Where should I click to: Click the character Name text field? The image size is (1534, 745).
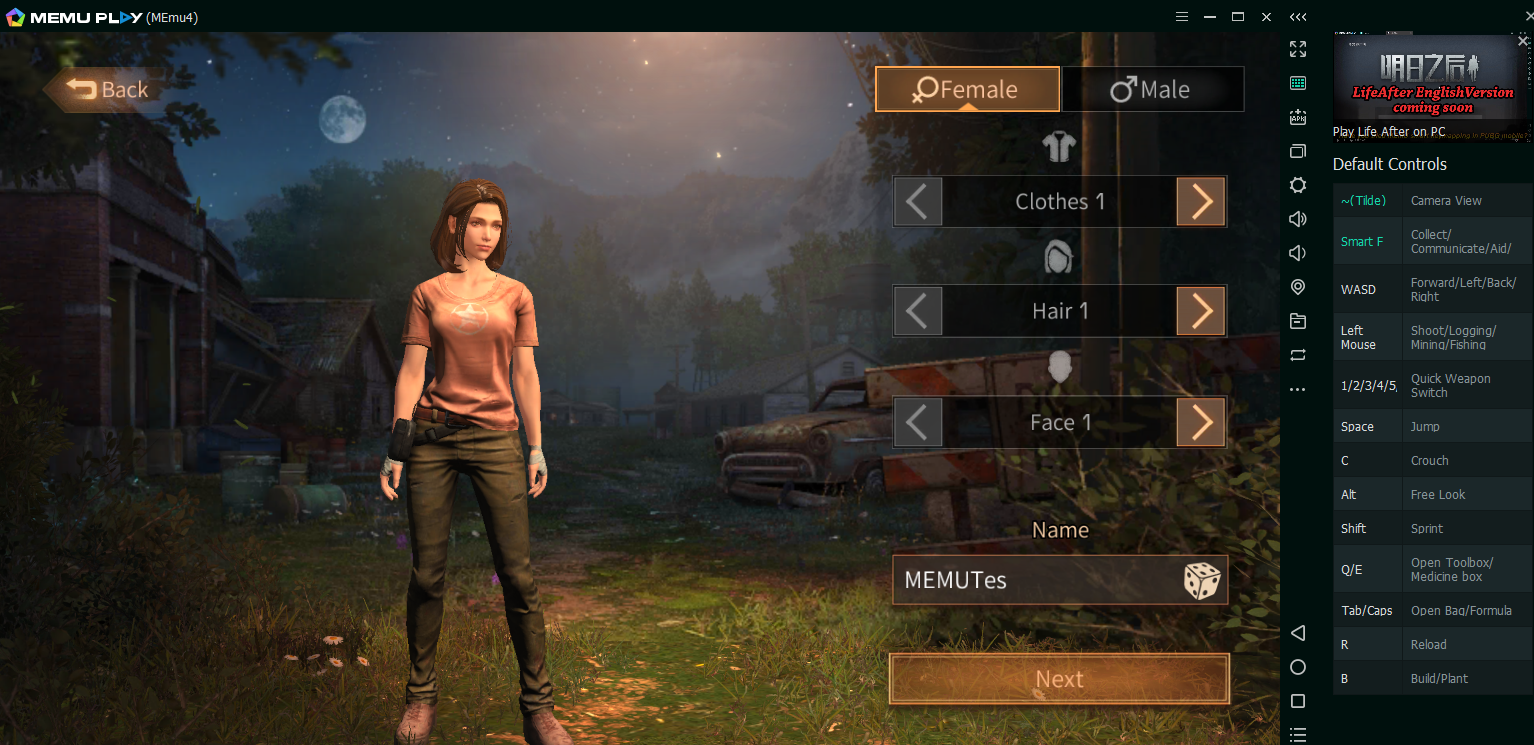click(1030, 580)
